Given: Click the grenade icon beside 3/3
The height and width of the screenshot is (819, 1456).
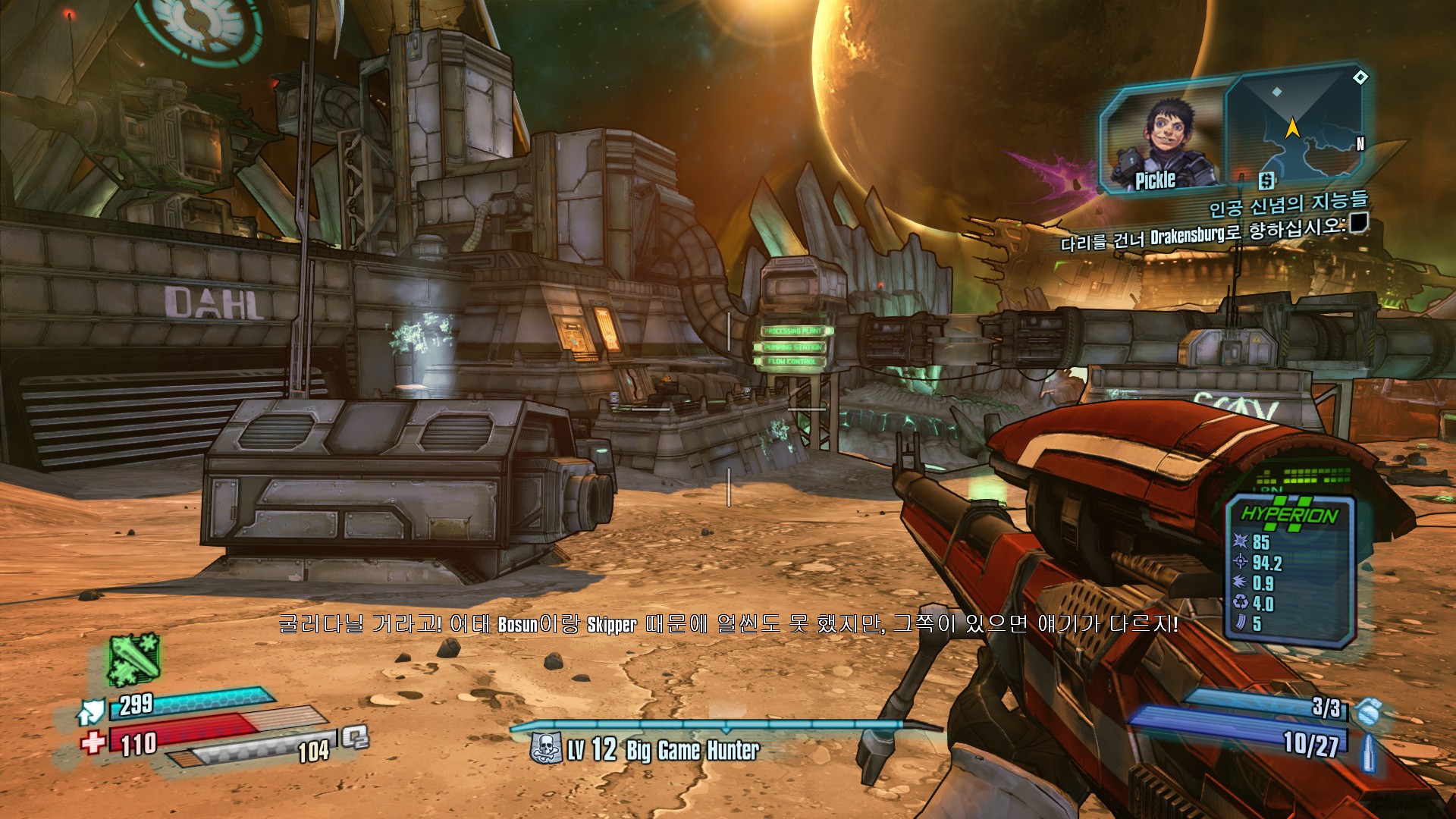Looking at the screenshot, I should (1367, 711).
